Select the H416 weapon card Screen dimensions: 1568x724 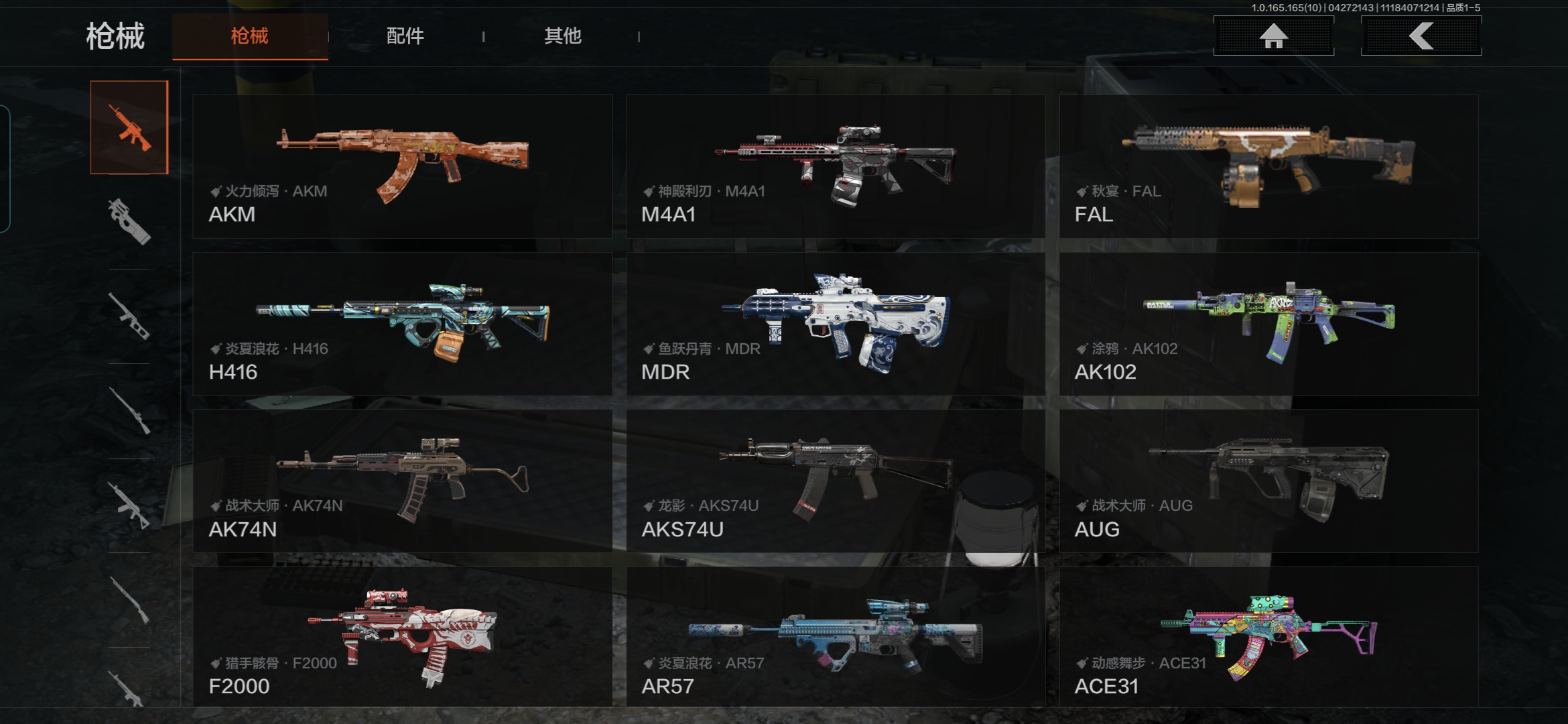[x=402, y=324]
